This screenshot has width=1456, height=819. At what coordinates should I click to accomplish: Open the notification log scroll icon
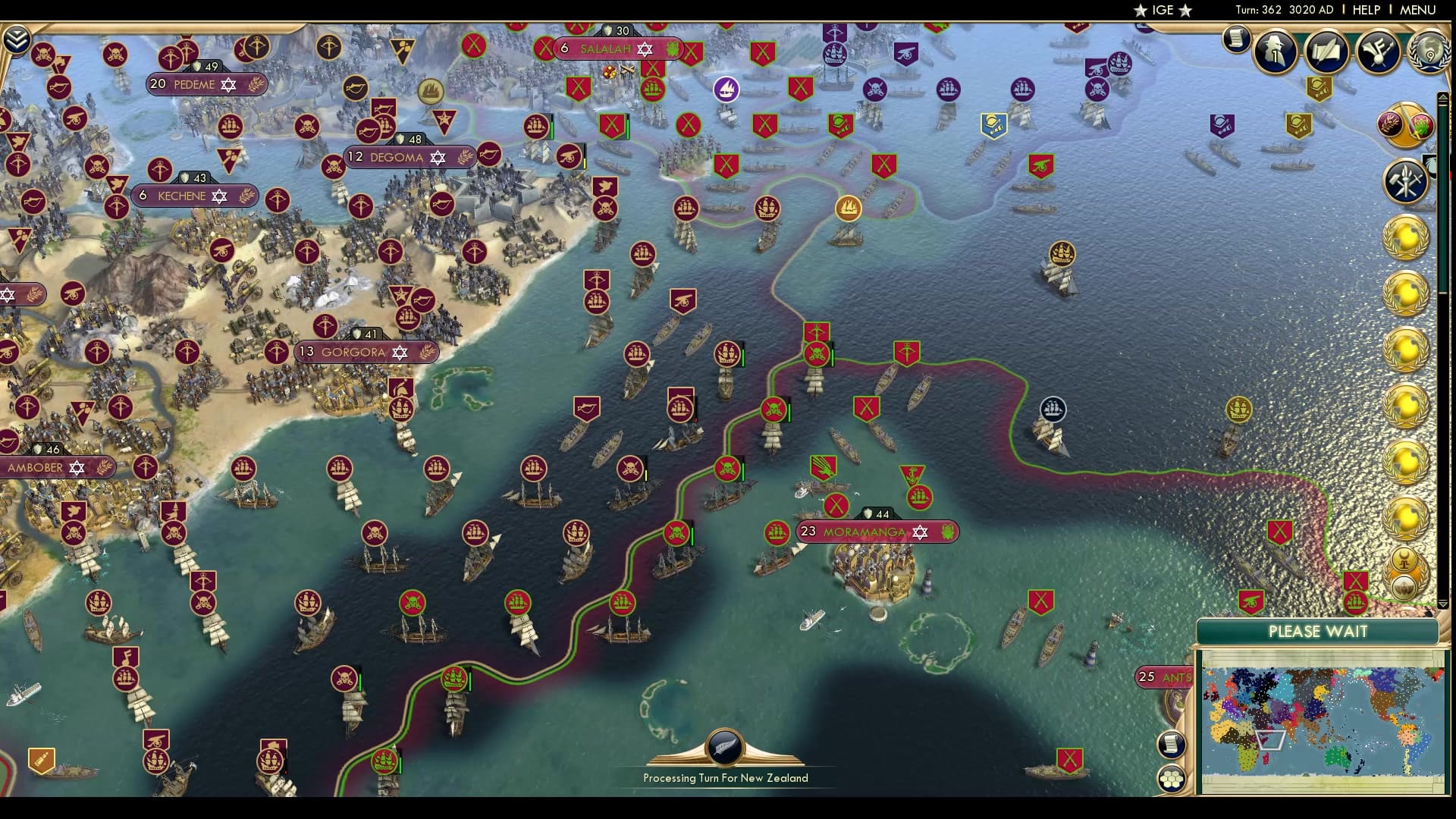tap(1236, 38)
